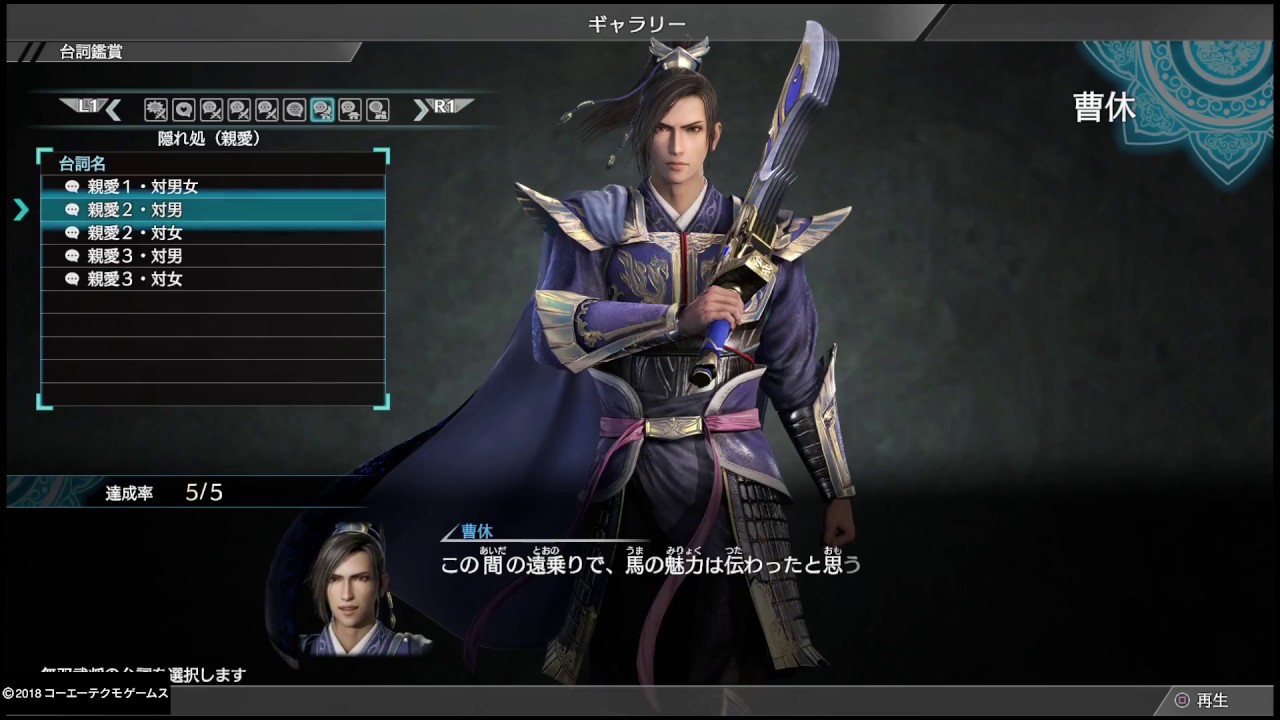The image size is (1280, 720).
Task: Select the burst-and-sword category icon
Action: tap(155, 109)
